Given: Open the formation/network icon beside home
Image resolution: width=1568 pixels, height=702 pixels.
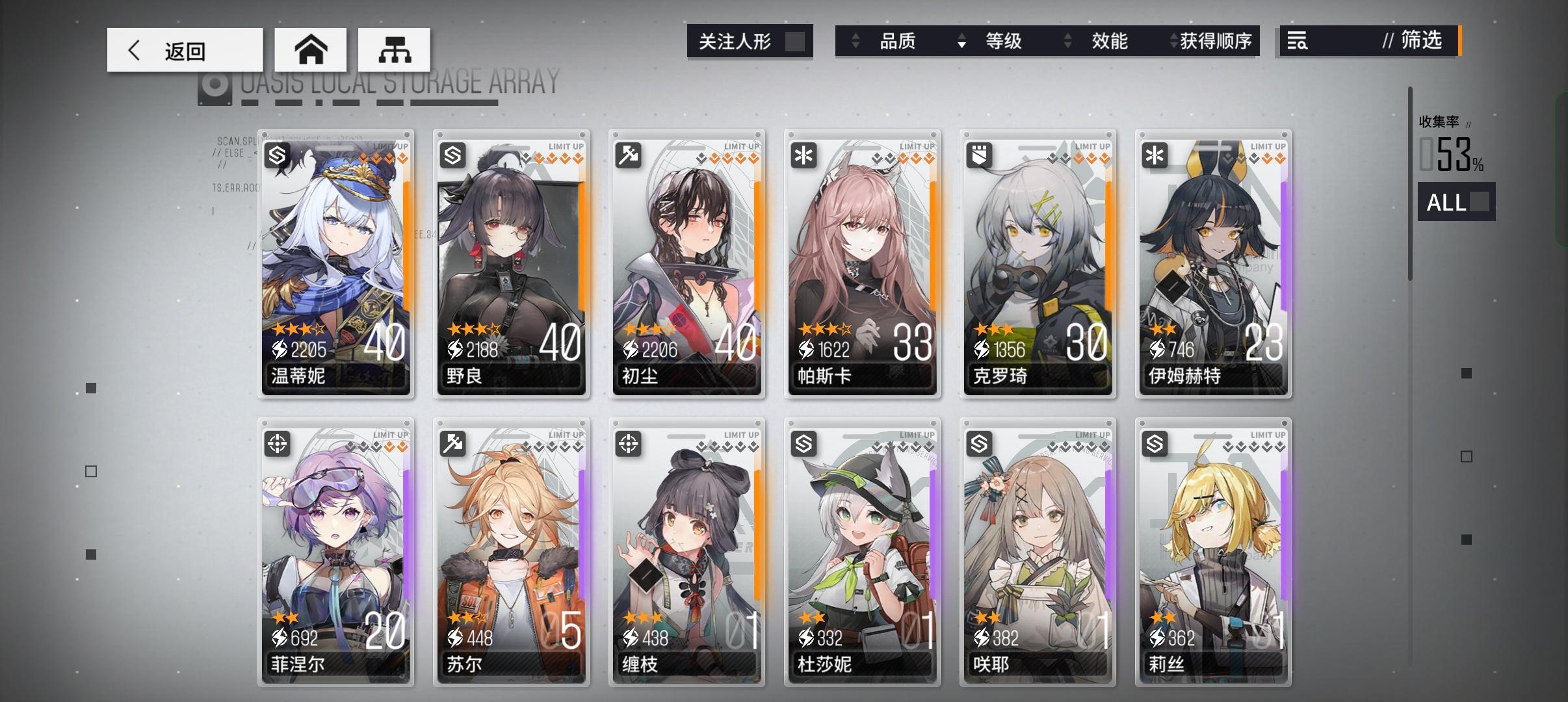Looking at the screenshot, I should point(395,48).
